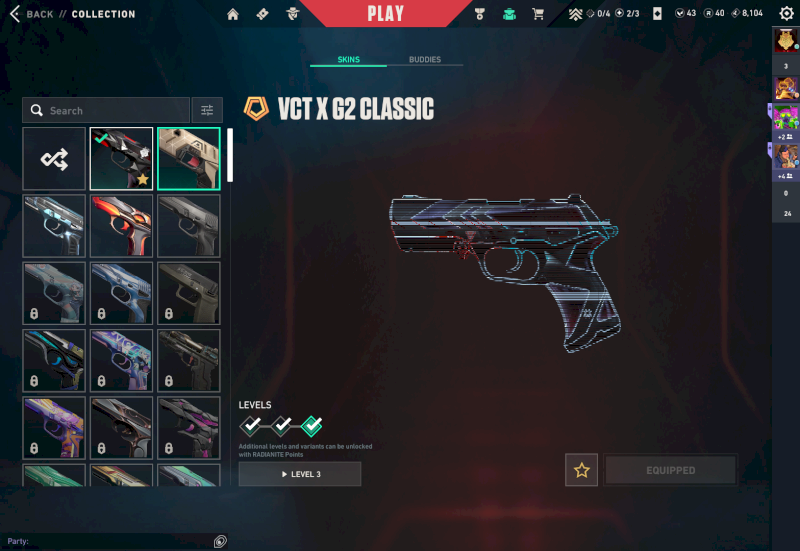
Task: Select the red and black Classic skin
Action: (x=121, y=225)
